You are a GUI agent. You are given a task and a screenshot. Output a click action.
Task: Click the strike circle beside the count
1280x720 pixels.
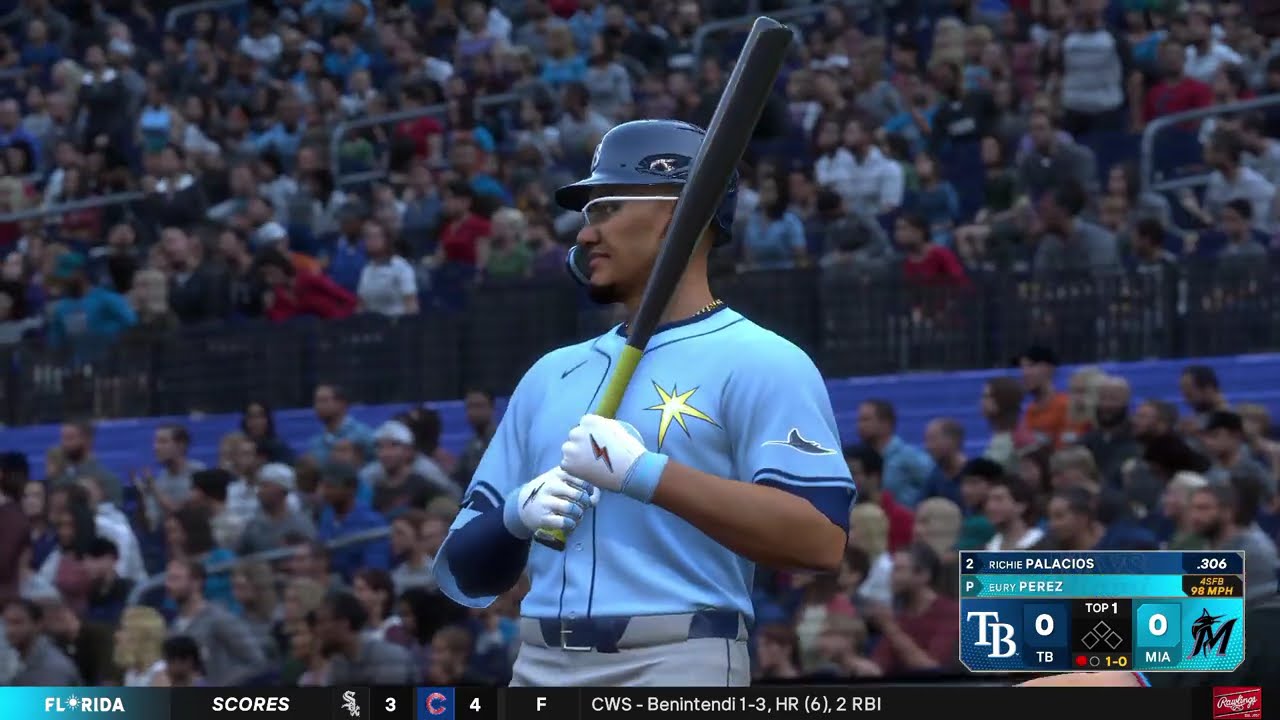click(1095, 661)
